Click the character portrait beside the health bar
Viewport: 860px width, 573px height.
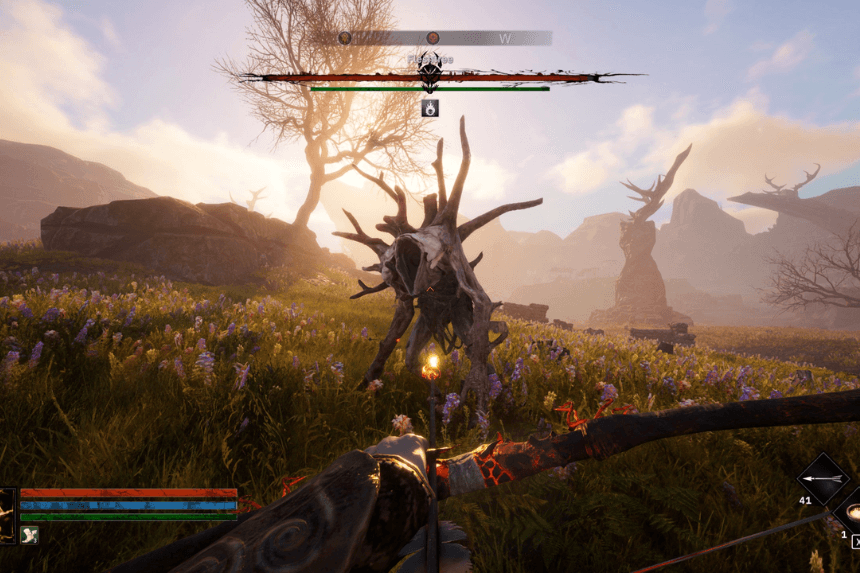tap(7, 515)
